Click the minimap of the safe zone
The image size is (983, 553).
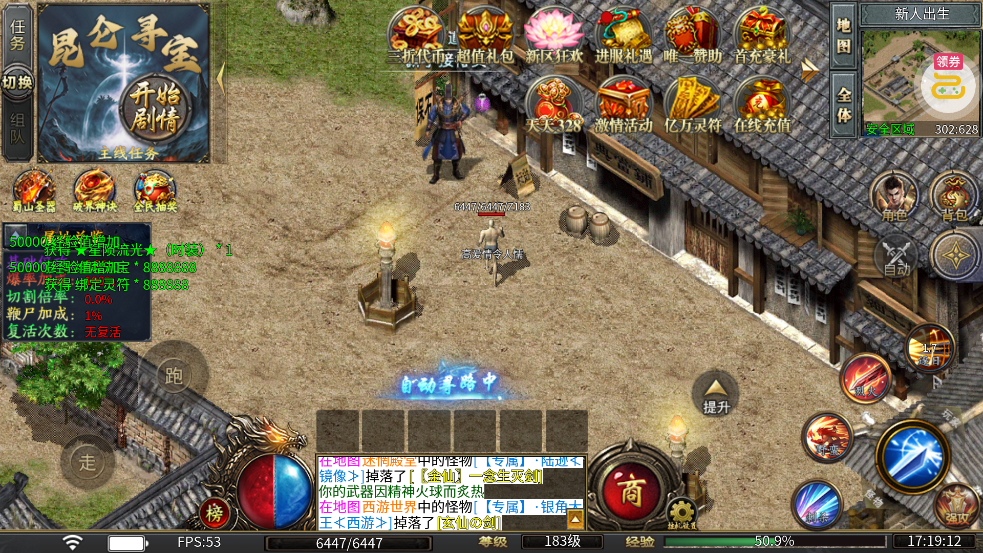[905, 78]
